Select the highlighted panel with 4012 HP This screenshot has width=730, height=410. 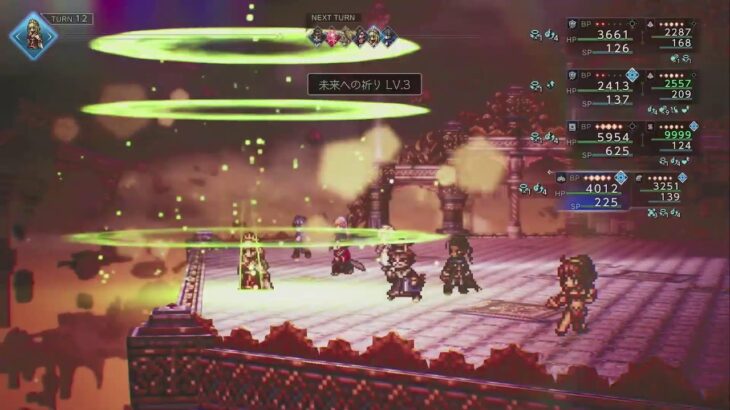click(594, 191)
